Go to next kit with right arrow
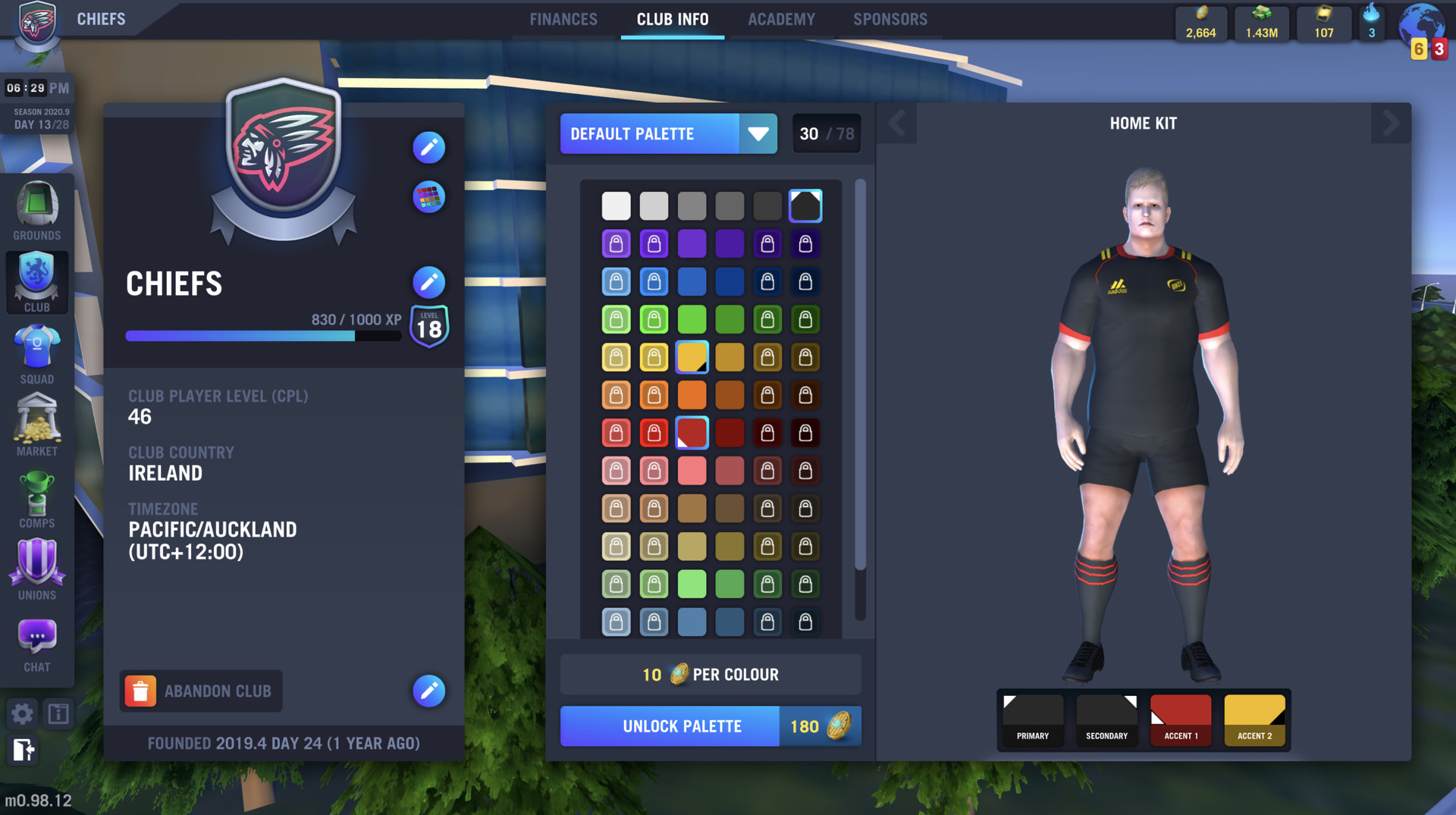 click(1391, 123)
